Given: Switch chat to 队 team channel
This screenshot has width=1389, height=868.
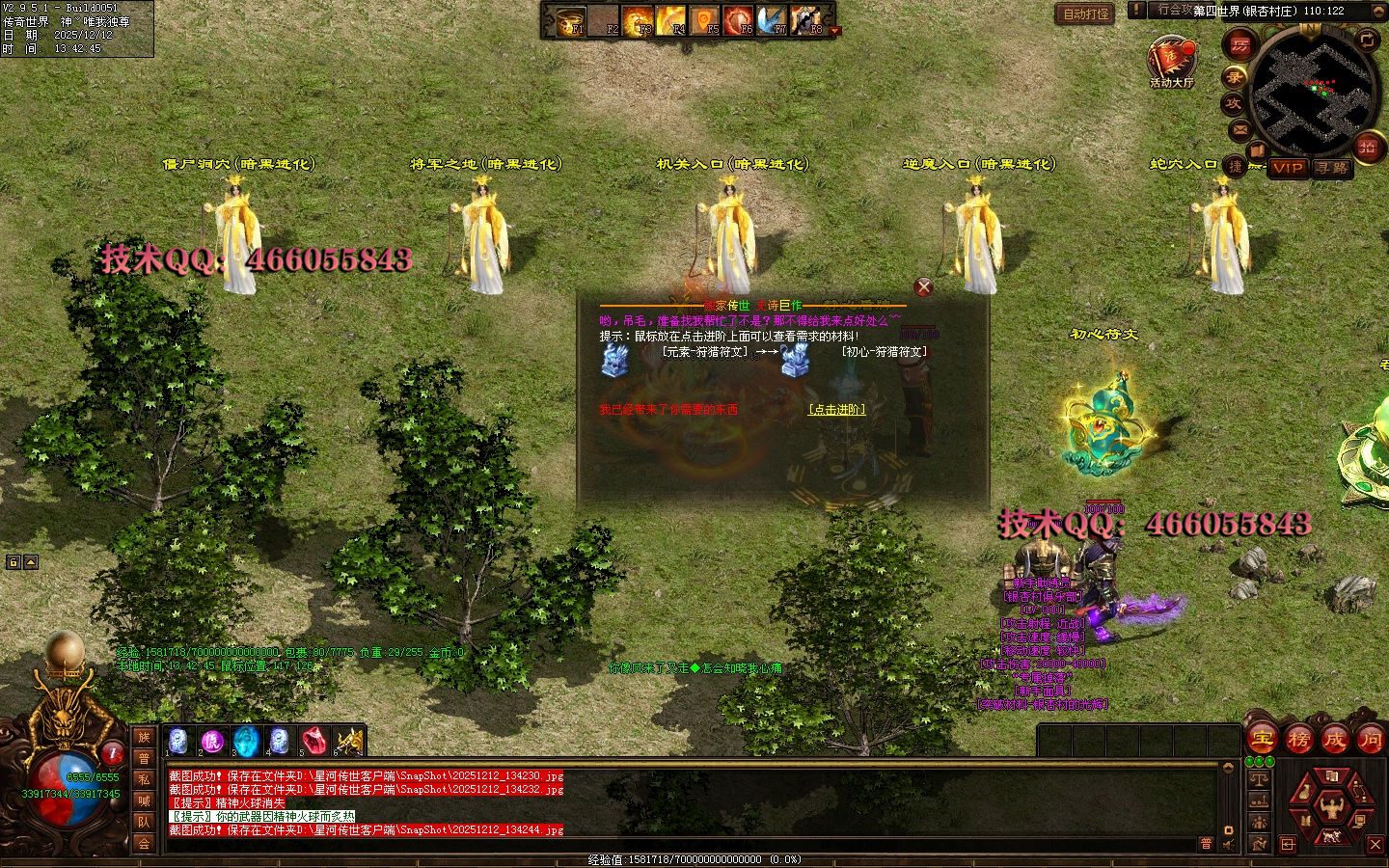Looking at the screenshot, I should [144, 822].
